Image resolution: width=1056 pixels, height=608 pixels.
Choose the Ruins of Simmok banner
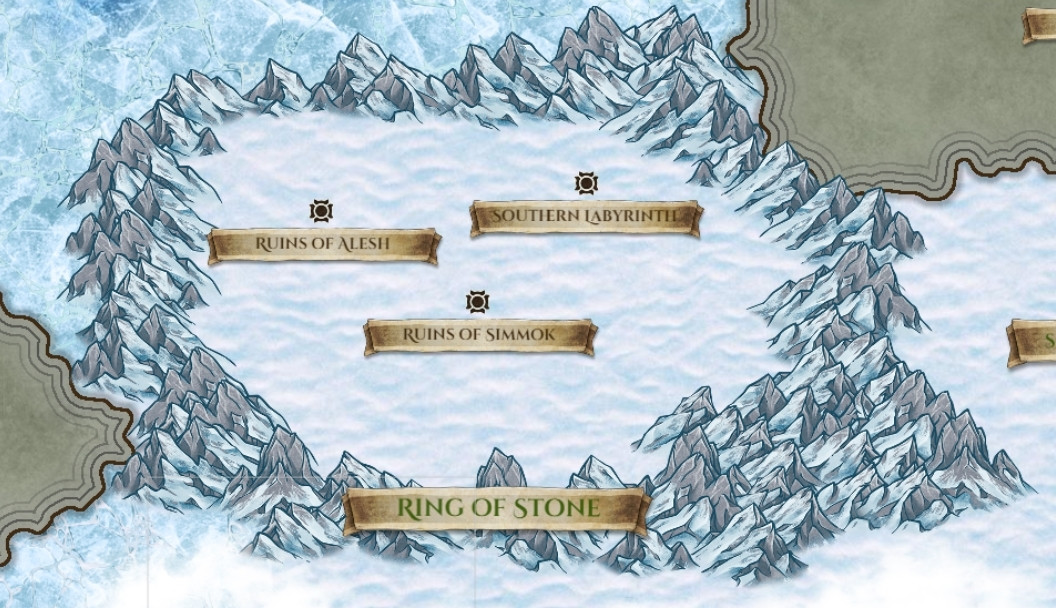479,335
